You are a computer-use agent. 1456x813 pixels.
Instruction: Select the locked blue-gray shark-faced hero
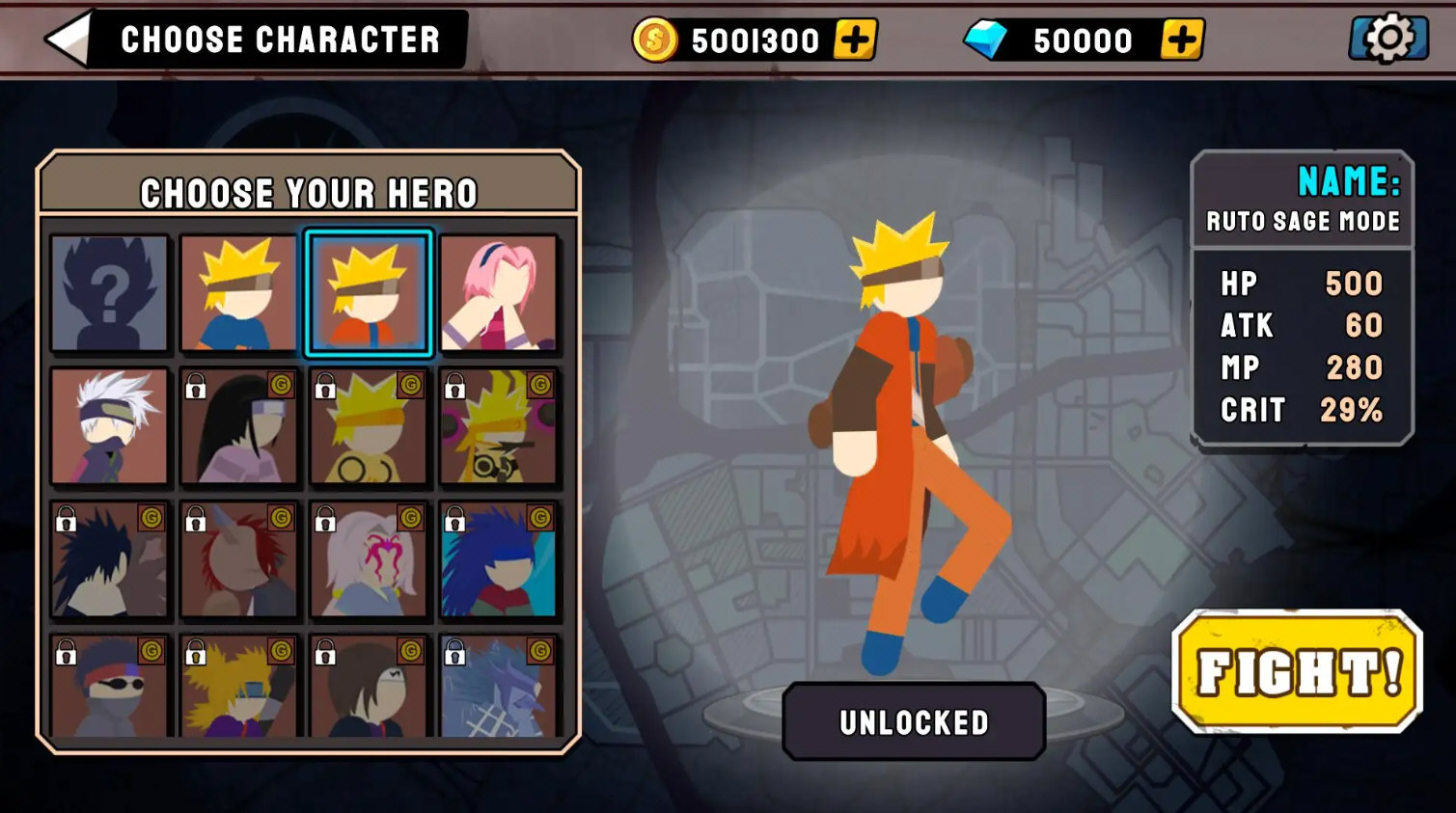[x=499, y=687]
